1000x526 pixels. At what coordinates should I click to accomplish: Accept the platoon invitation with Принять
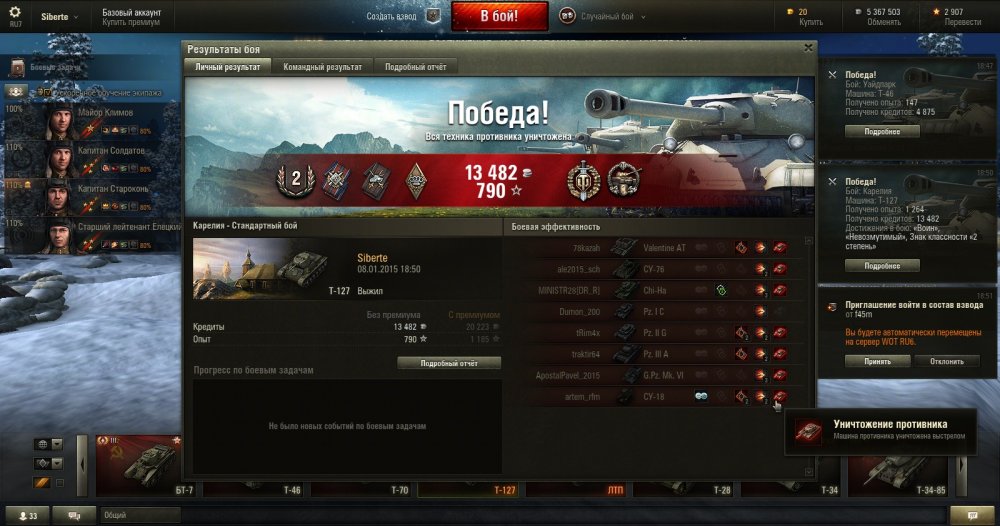[878, 360]
